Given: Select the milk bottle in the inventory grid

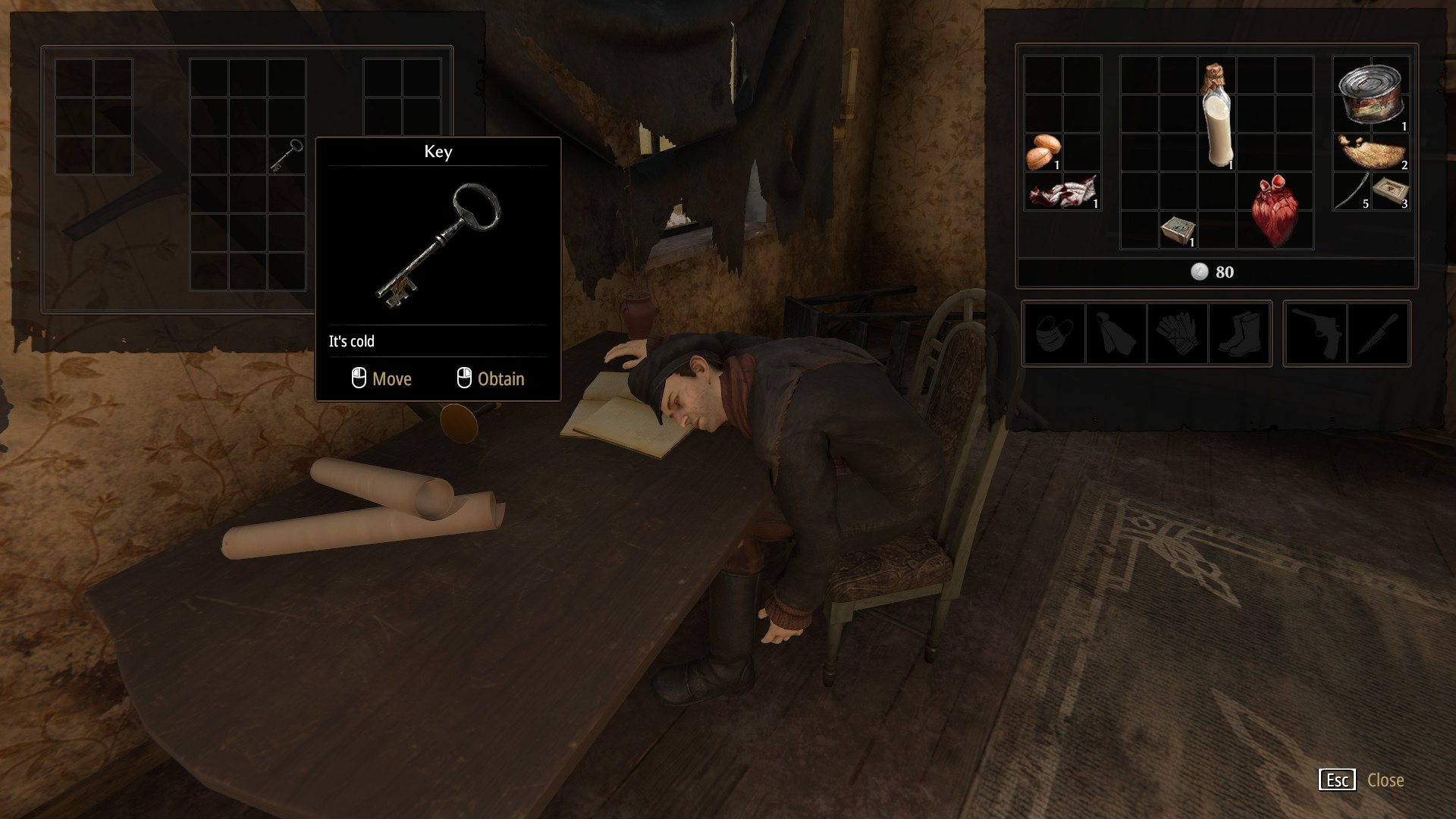Looking at the screenshot, I should coord(1216,118).
